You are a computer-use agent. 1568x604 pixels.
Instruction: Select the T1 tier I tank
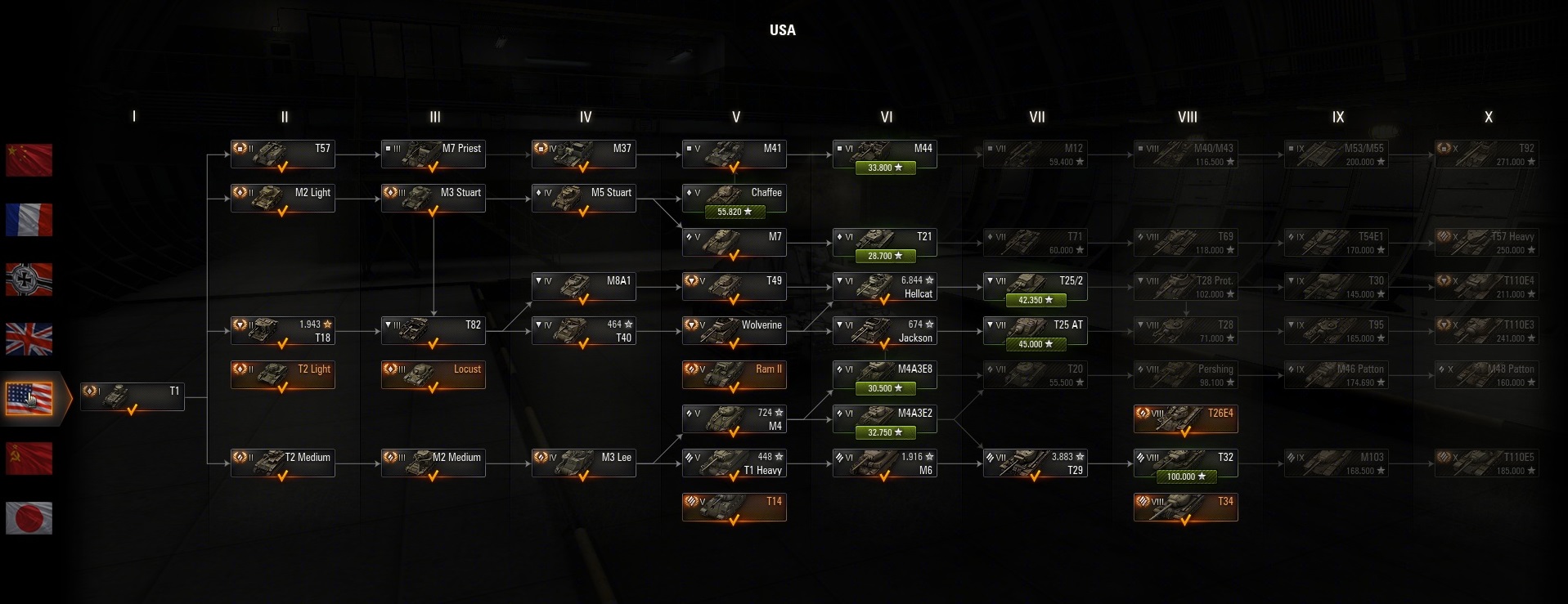pyautogui.click(x=133, y=397)
